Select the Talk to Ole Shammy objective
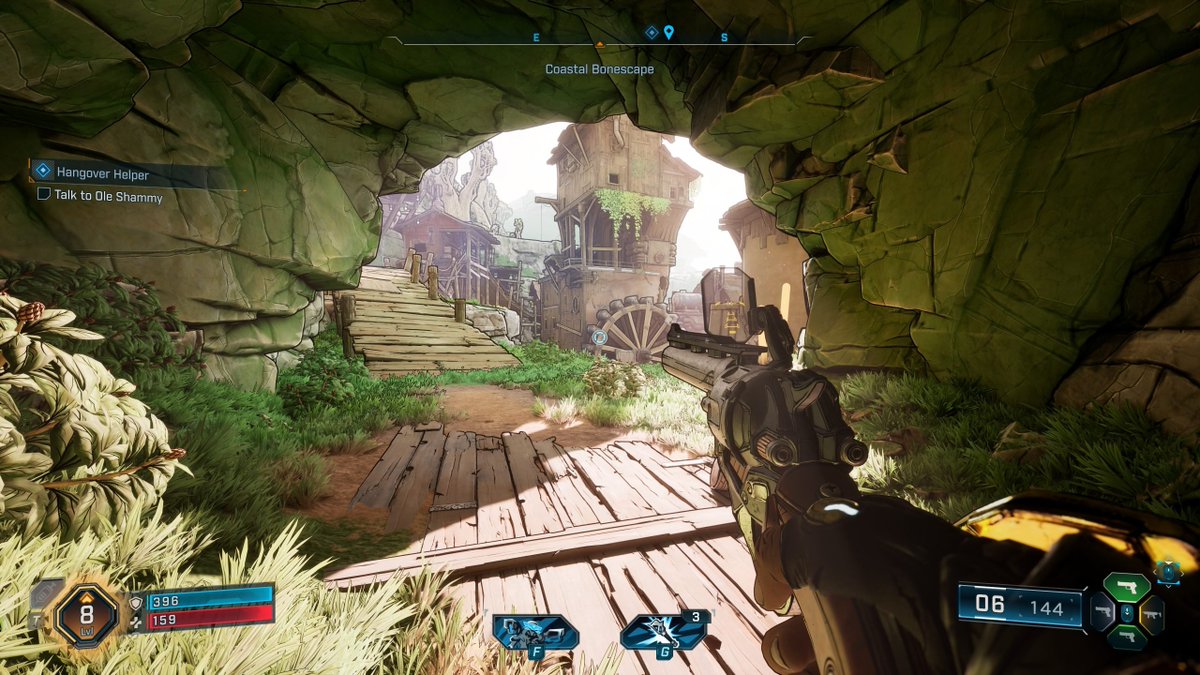This screenshot has width=1200, height=675. pos(108,197)
